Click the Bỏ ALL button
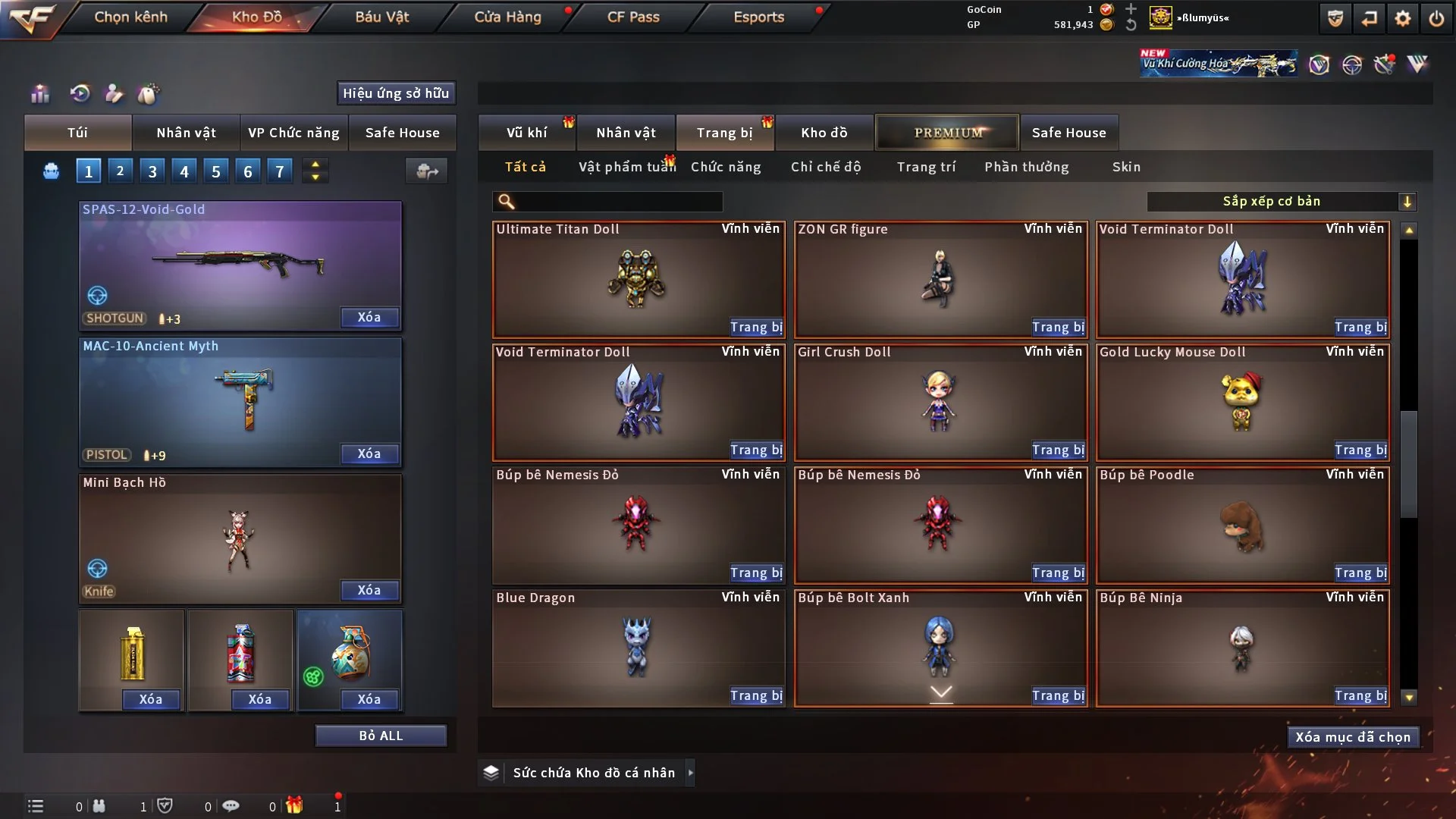 point(381,736)
